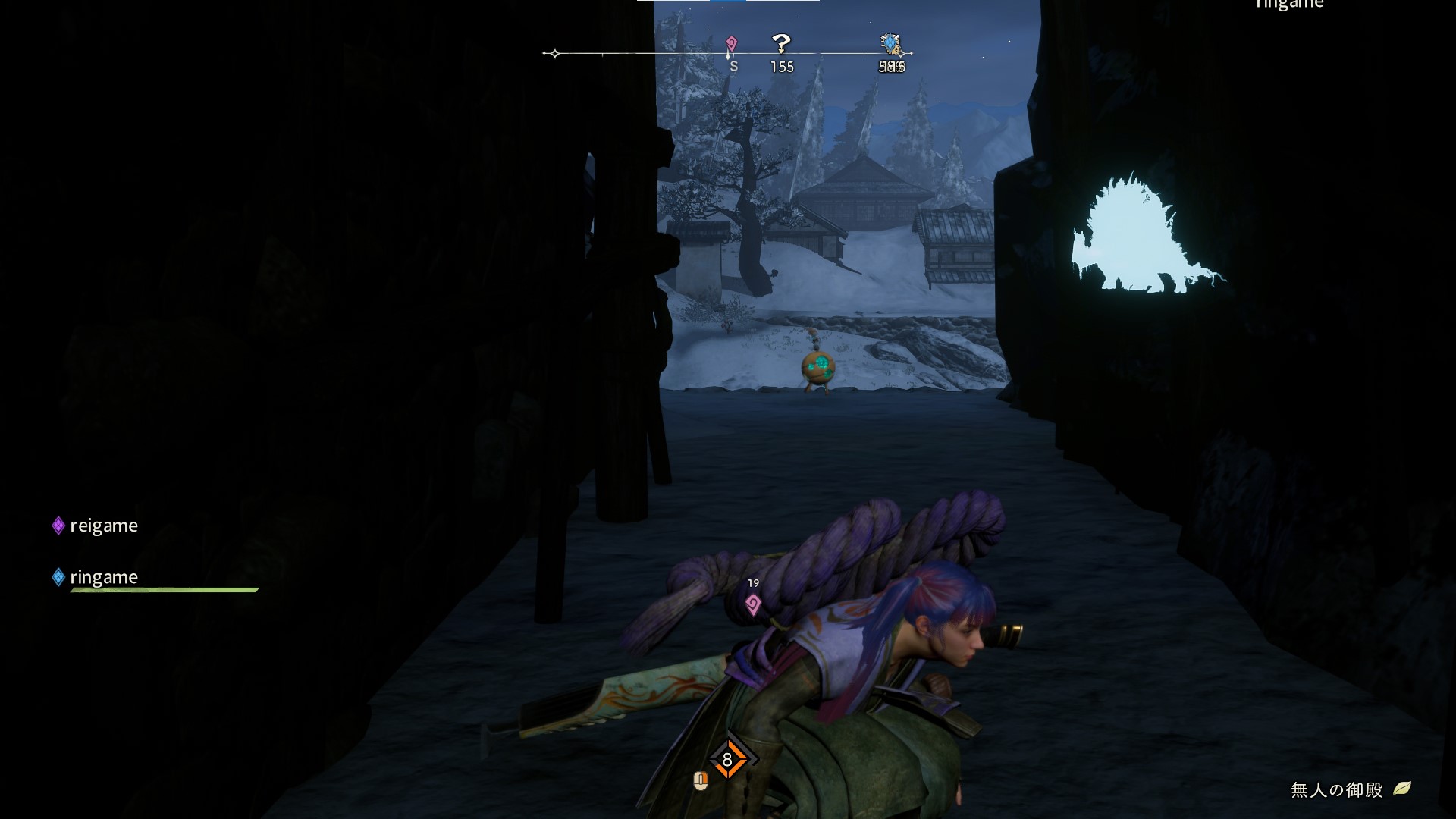Image resolution: width=1456 pixels, height=819 pixels.
Task: Select the question mark compass marker
Action: tap(781, 42)
